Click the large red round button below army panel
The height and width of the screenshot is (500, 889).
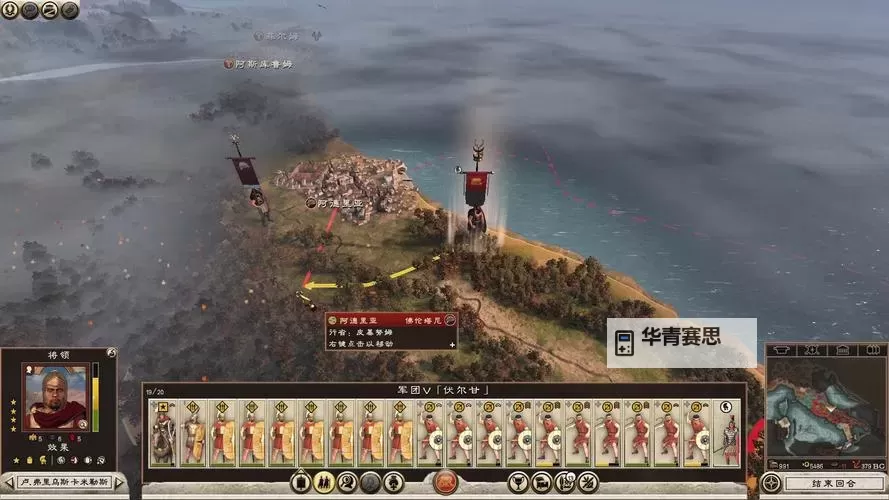coord(445,483)
